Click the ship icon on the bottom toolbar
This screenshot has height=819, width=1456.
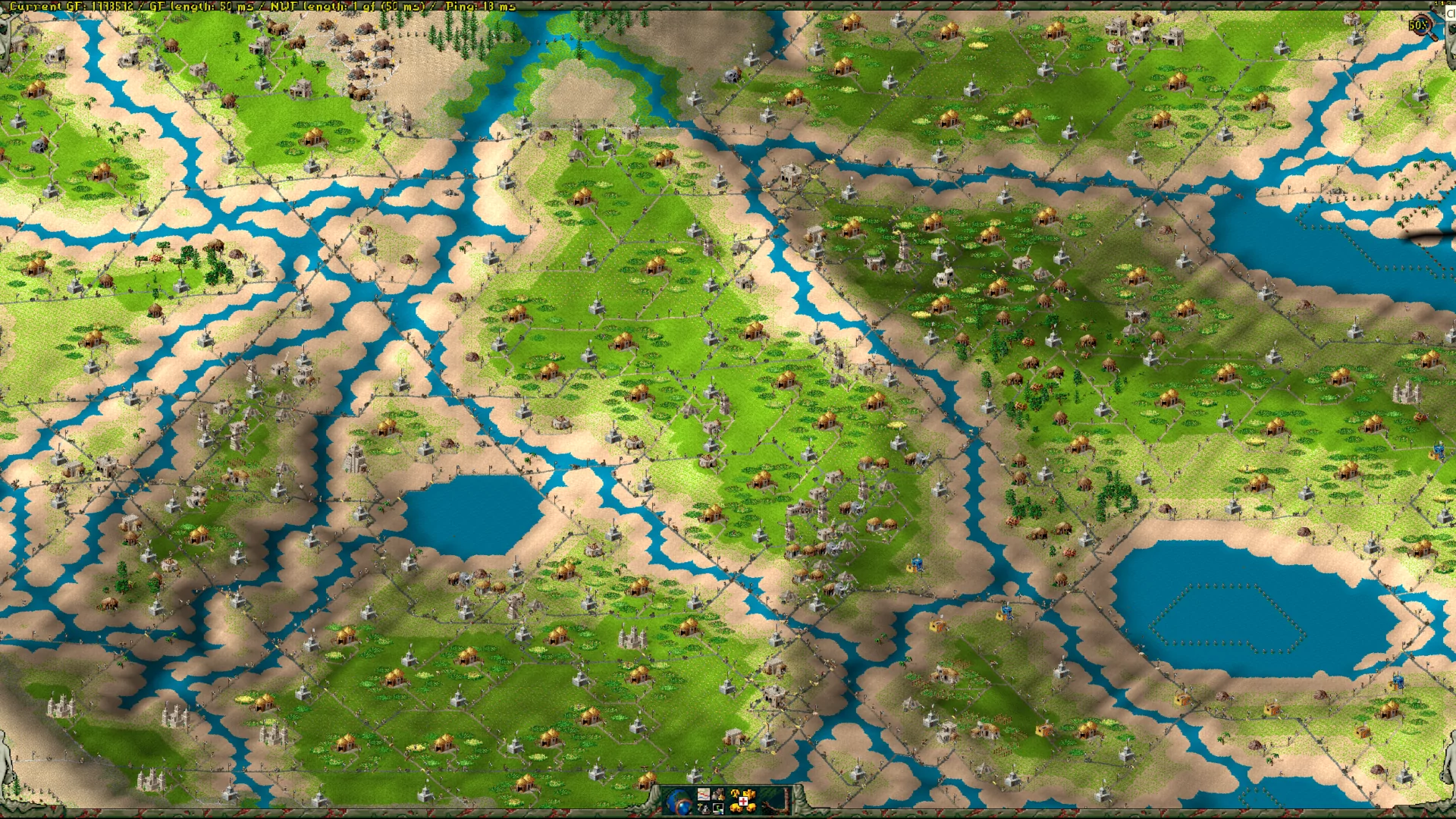[704, 810]
